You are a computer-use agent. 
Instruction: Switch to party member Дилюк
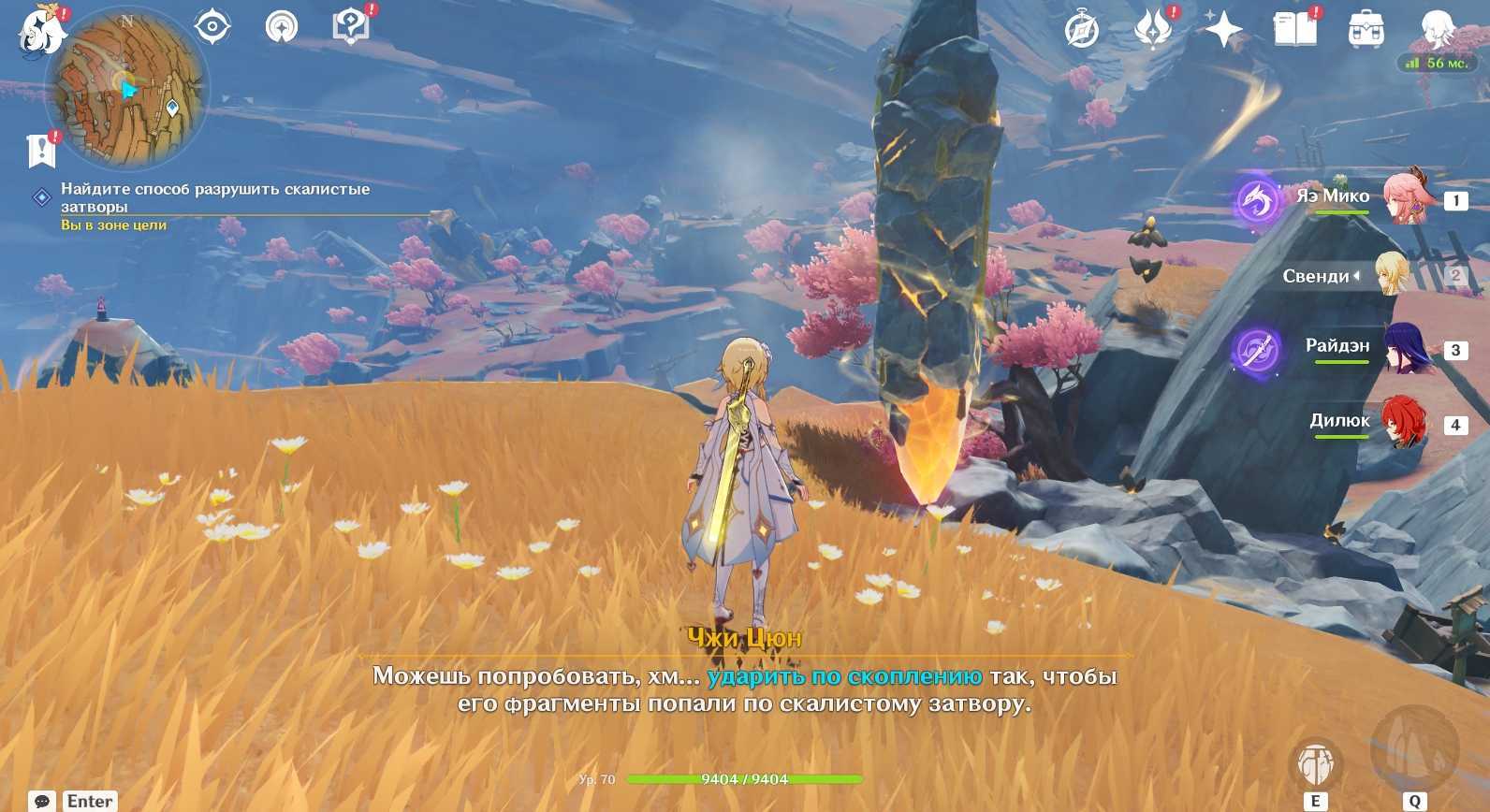point(1404,424)
